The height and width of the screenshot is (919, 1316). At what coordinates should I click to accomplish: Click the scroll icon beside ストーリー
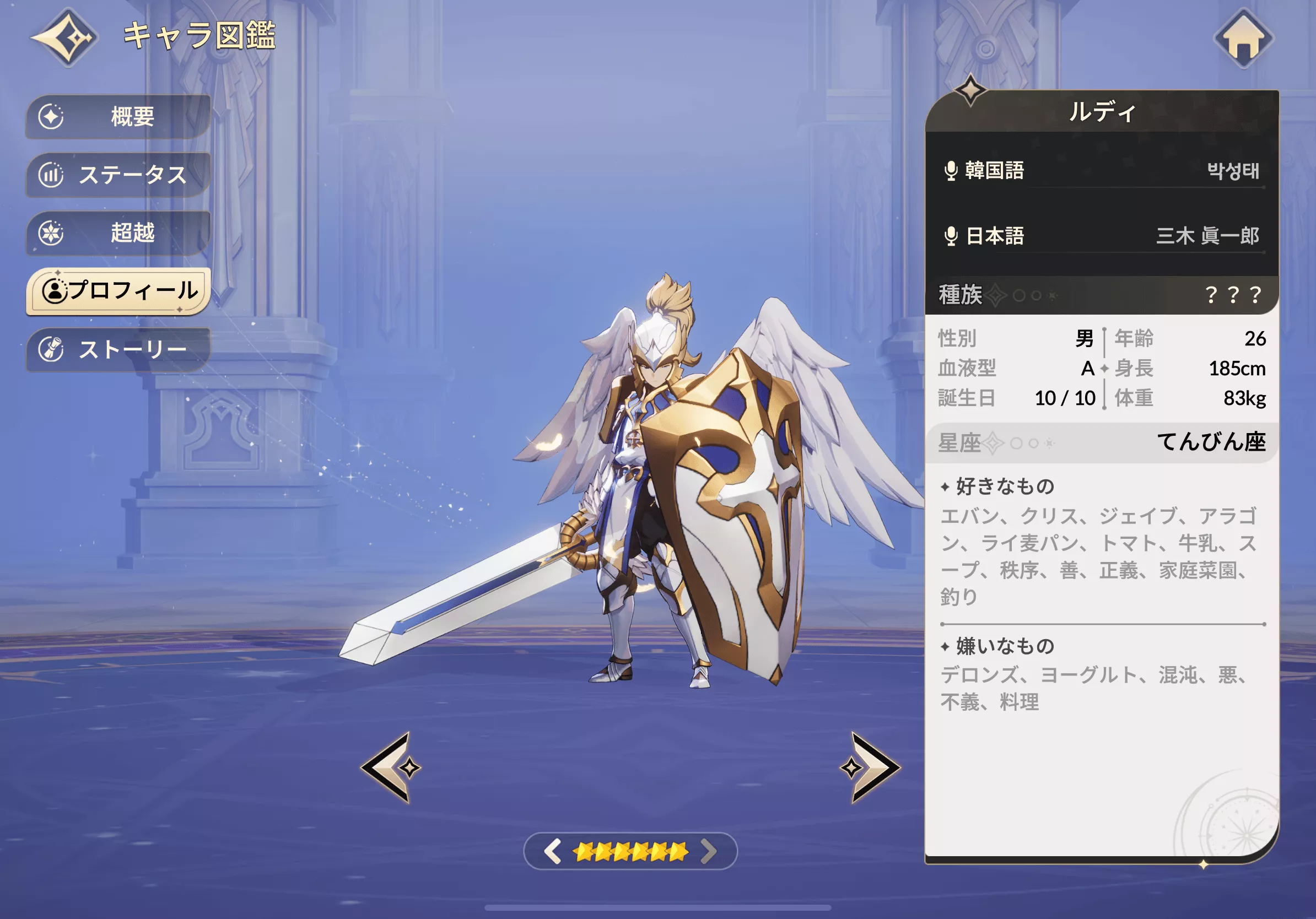pos(52,348)
